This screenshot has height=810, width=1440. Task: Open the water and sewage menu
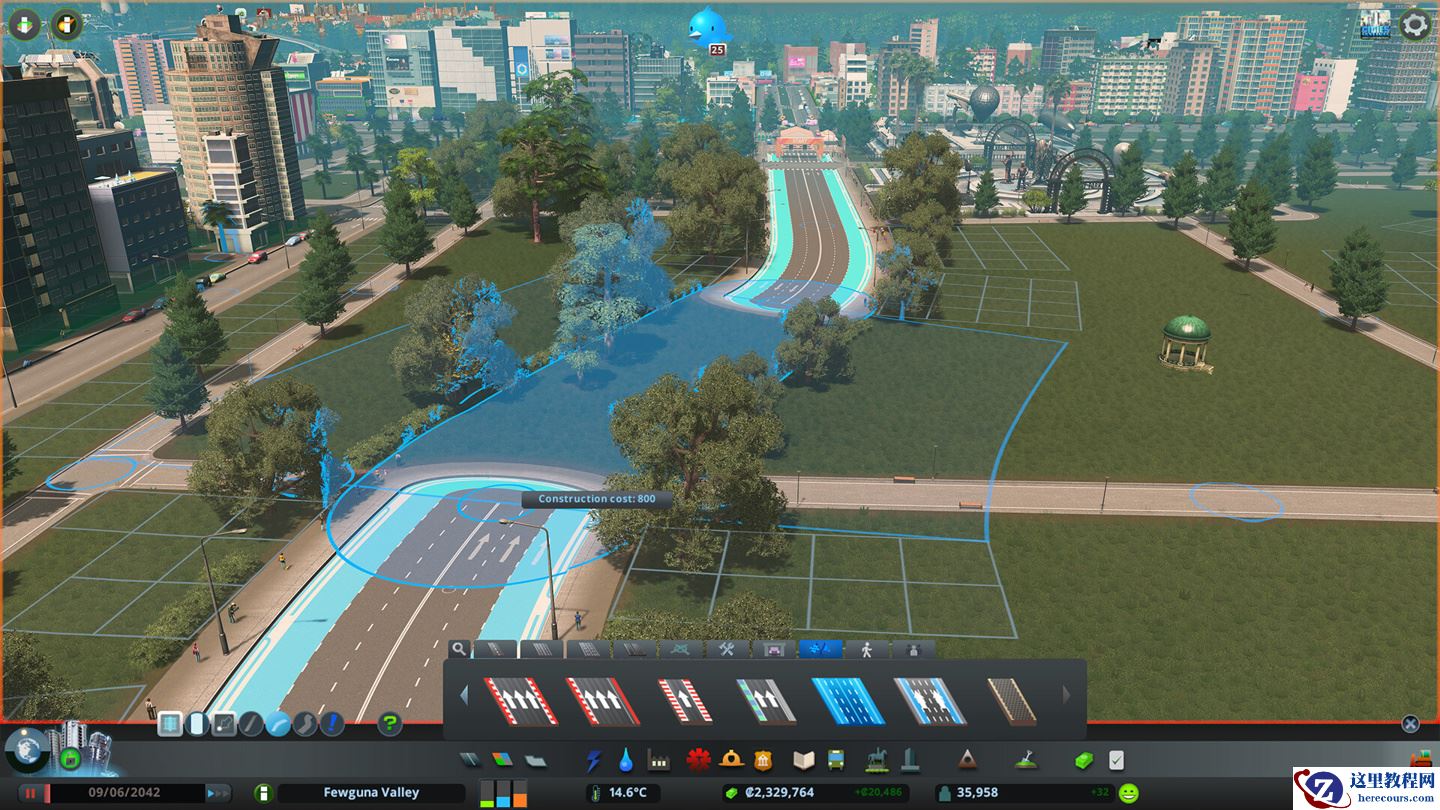626,761
